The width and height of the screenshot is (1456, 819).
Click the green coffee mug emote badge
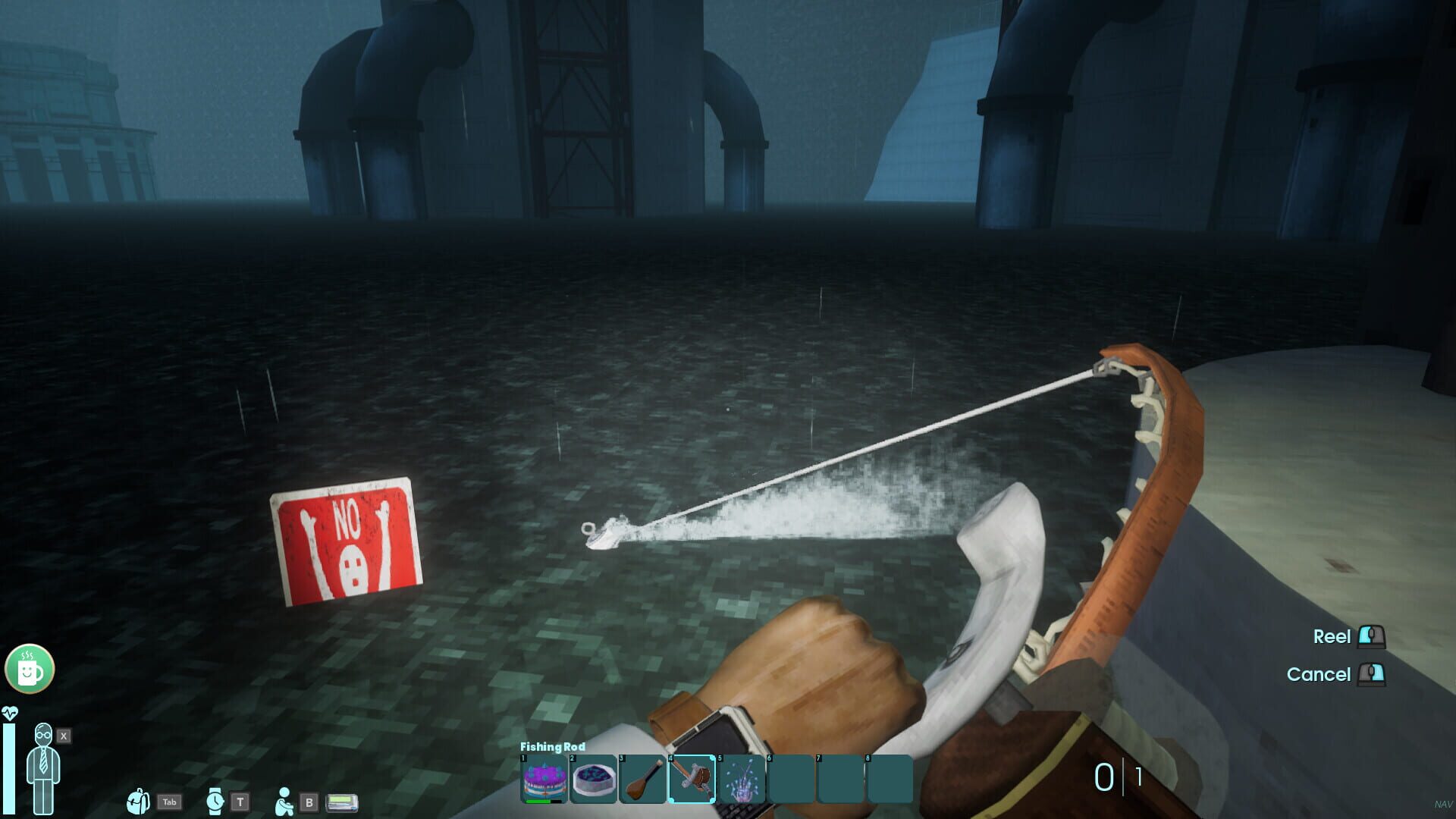(x=29, y=668)
